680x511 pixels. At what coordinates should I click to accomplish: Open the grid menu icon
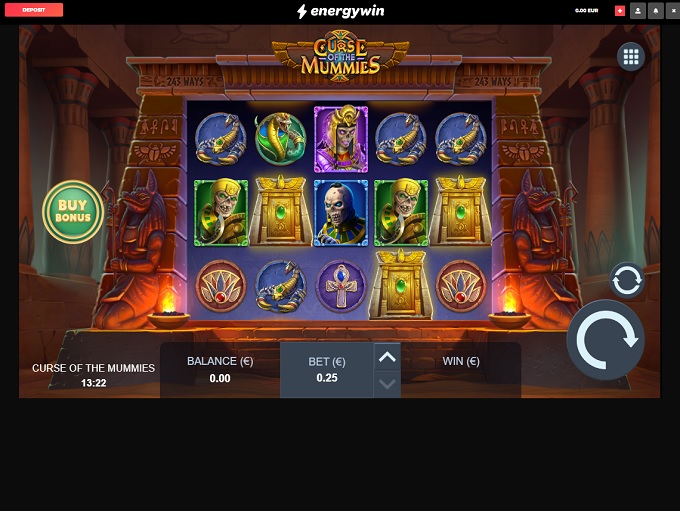tap(631, 57)
